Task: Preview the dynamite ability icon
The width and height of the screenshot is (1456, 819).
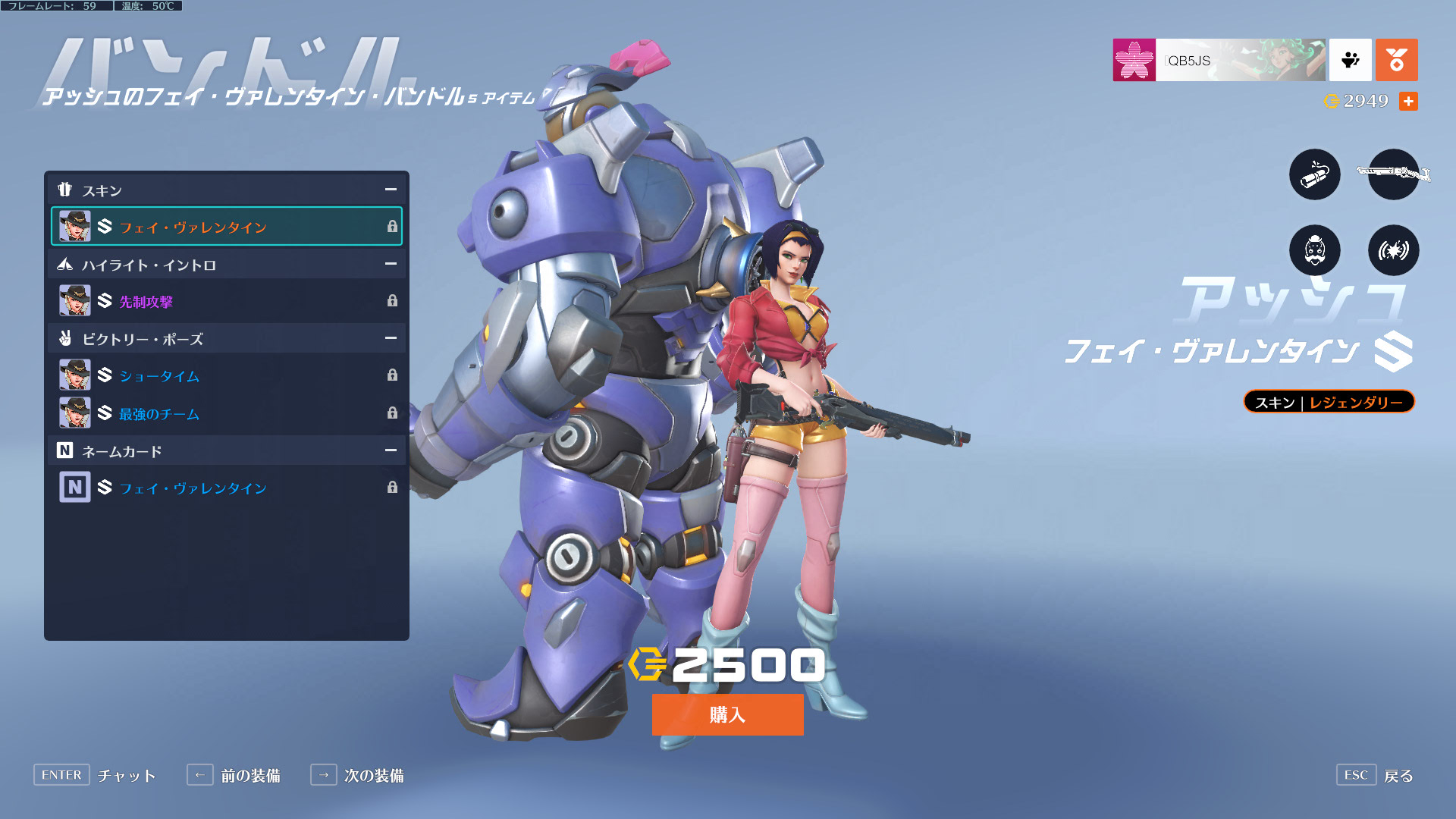Action: point(1314,174)
